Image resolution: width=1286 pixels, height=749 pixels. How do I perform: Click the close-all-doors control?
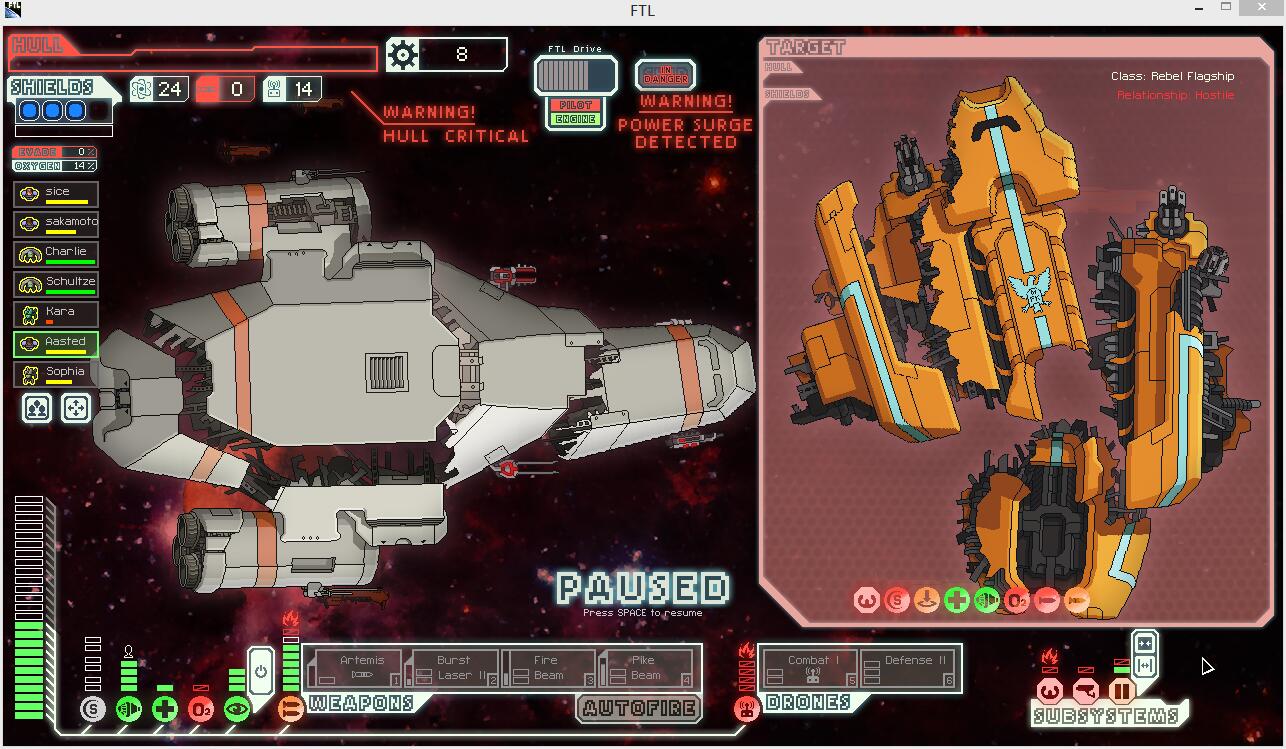click(1145, 643)
